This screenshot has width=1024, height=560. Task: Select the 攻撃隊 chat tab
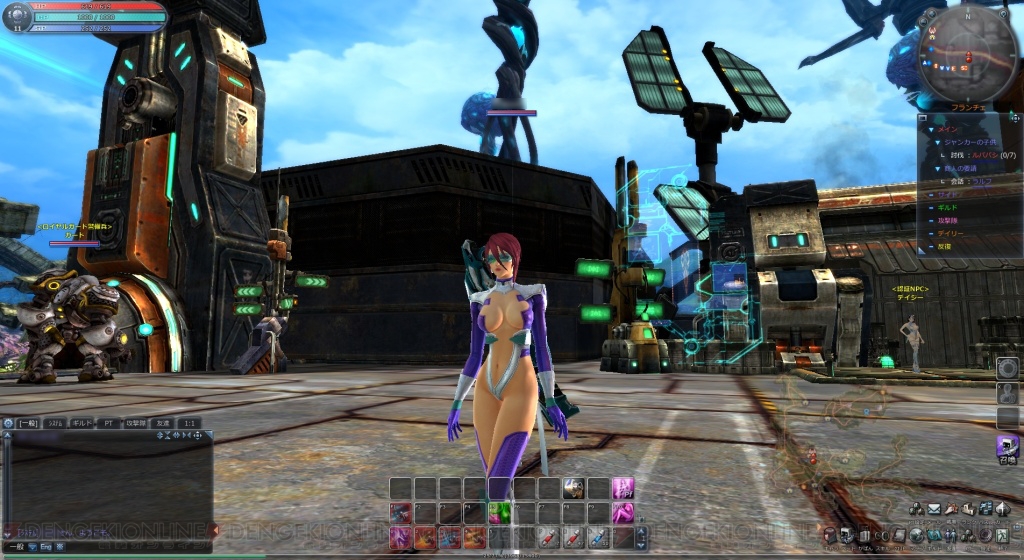click(137, 424)
